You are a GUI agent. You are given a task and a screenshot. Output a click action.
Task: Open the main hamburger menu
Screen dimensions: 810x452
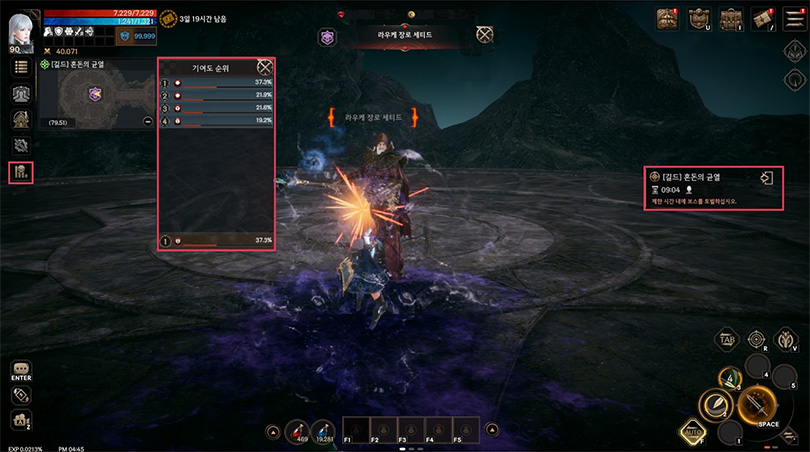tap(792, 16)
